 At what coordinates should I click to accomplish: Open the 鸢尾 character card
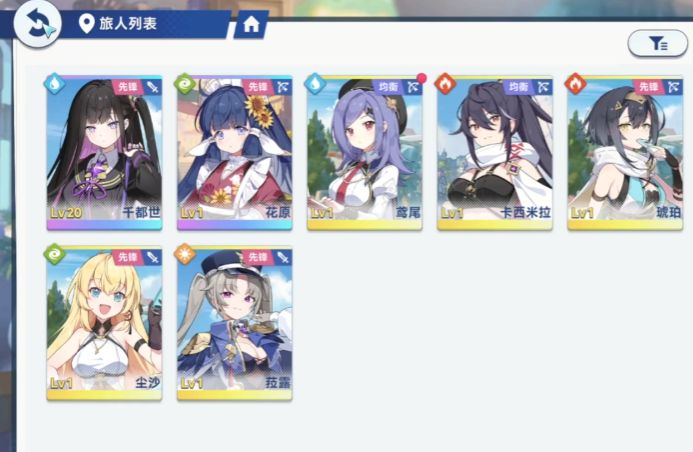click(364, 152)
